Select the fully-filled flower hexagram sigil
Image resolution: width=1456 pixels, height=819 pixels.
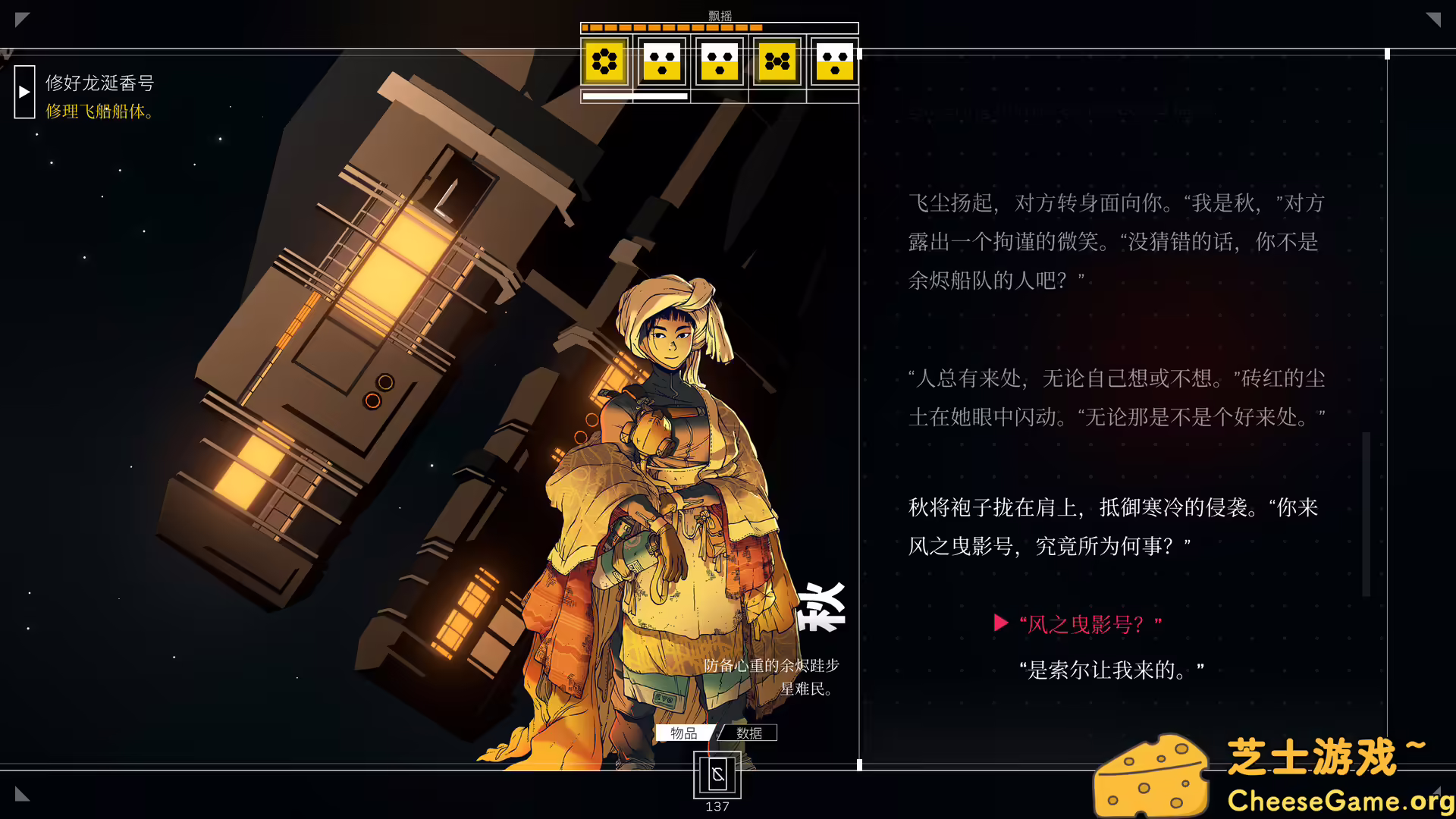[x=604, y=62]
